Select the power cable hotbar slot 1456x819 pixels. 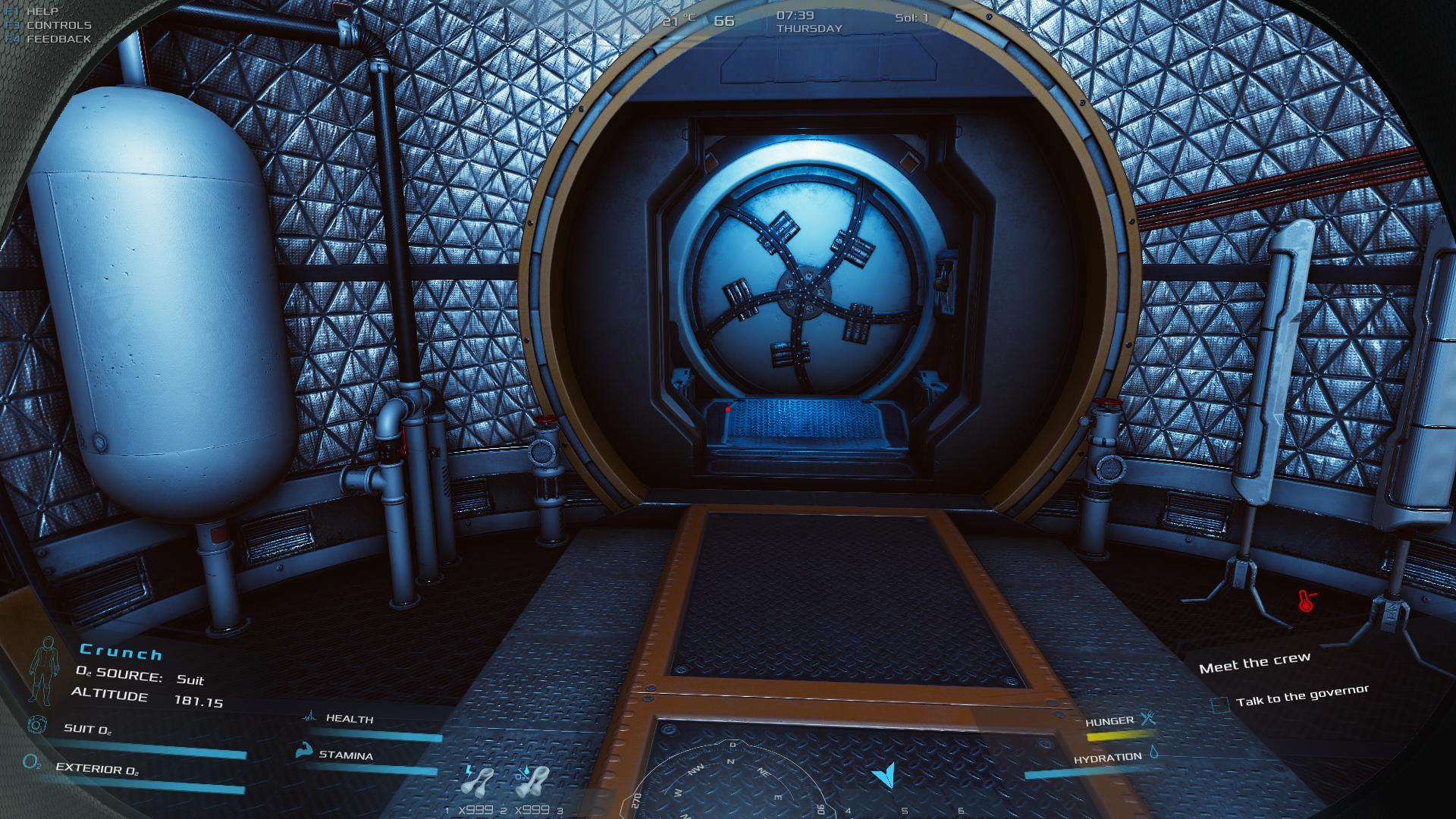pyautogui.click(x=477, y=783)
